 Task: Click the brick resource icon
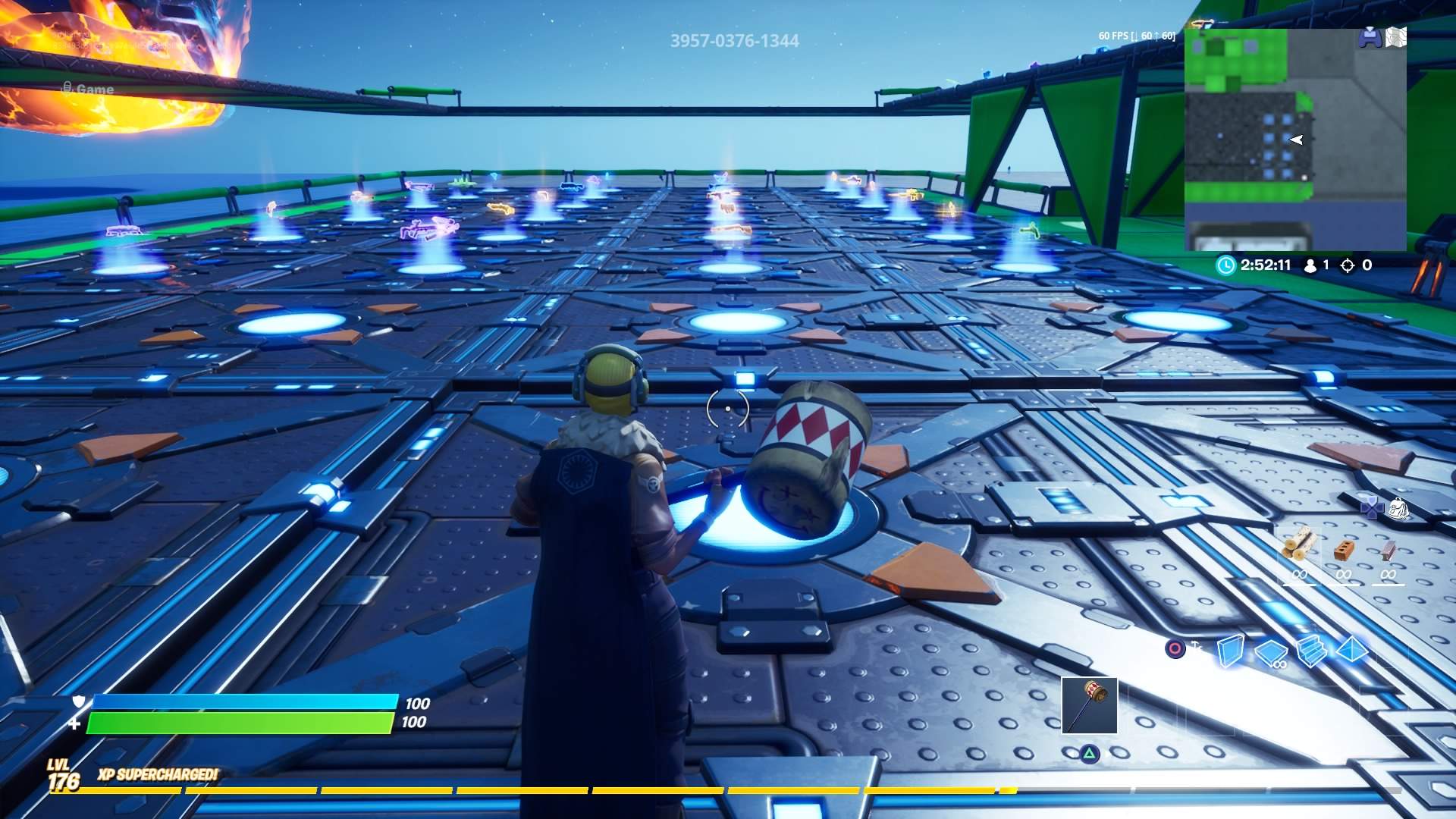tap(1344, 551)
